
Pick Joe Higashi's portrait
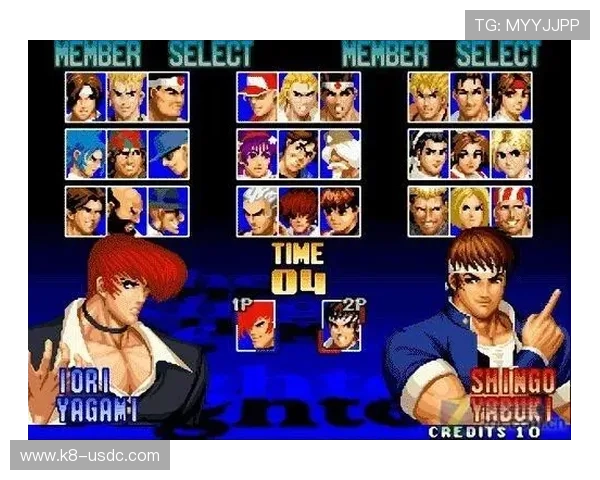pos(340,97)
